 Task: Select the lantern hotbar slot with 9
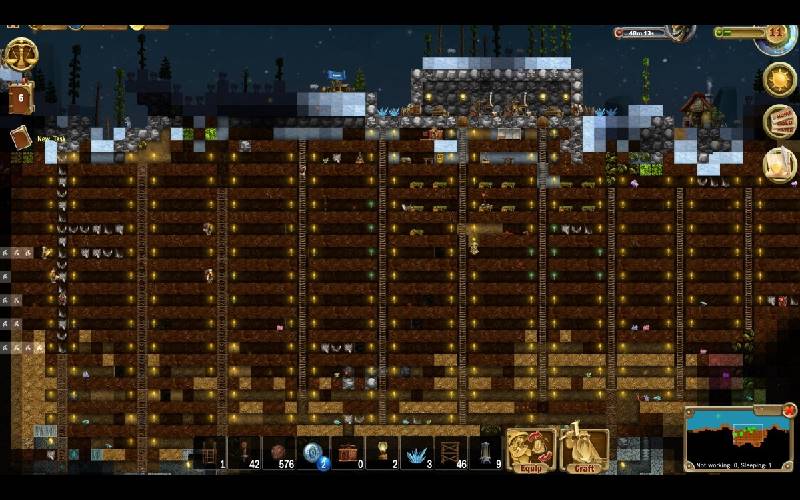click(486, 452)
